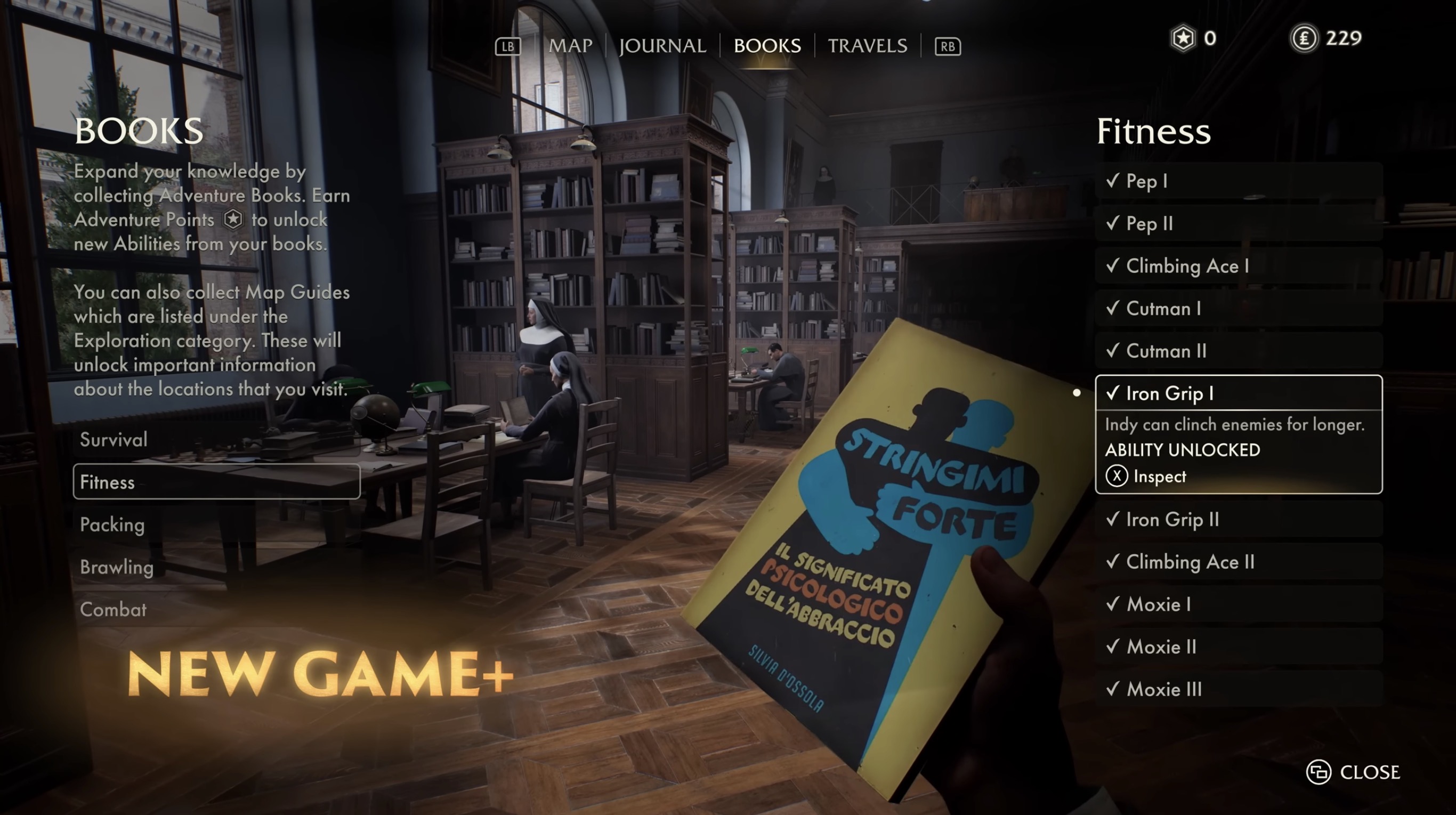Highlight the Cutman I book
This screenshot has height=815, width=1456.
[x=1238, y=308]
